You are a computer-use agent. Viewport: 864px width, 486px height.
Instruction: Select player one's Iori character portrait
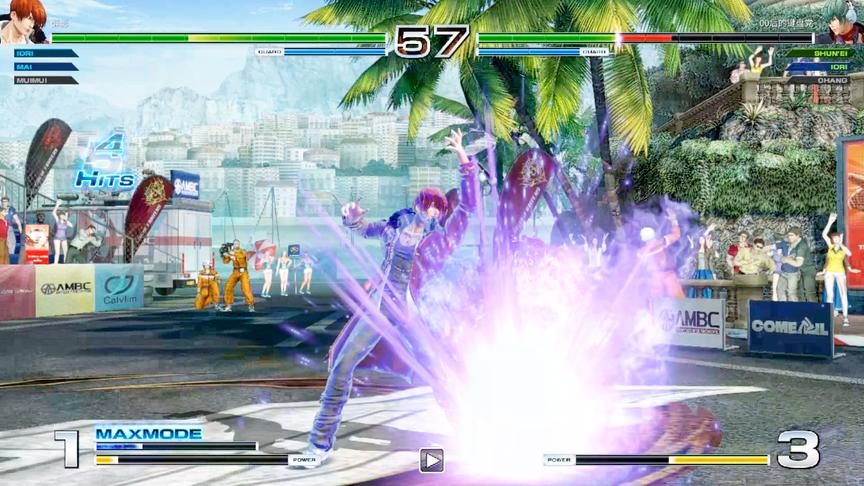[24, 21]
